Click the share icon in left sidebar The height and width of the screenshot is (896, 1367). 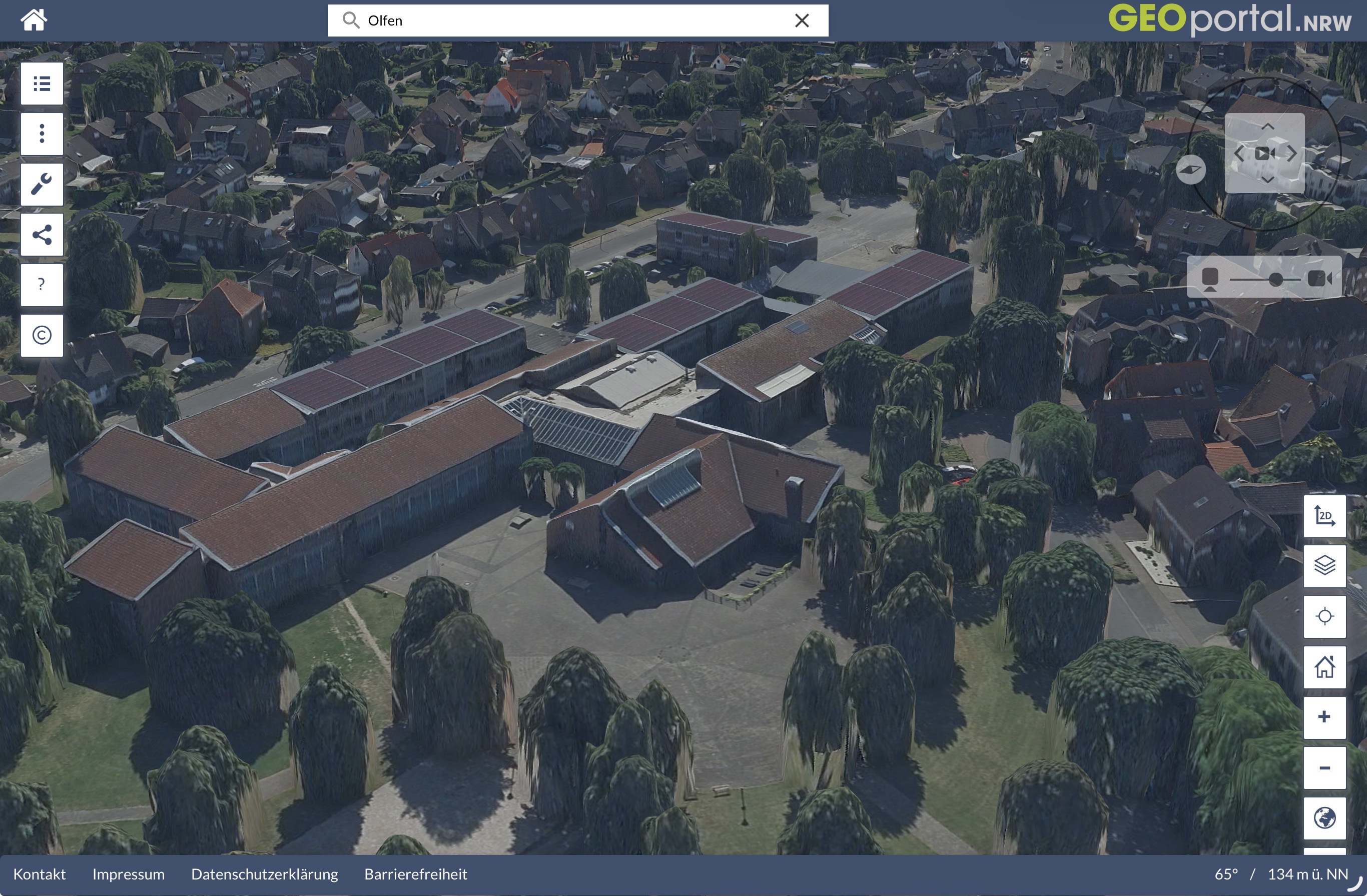coord(42,234)
